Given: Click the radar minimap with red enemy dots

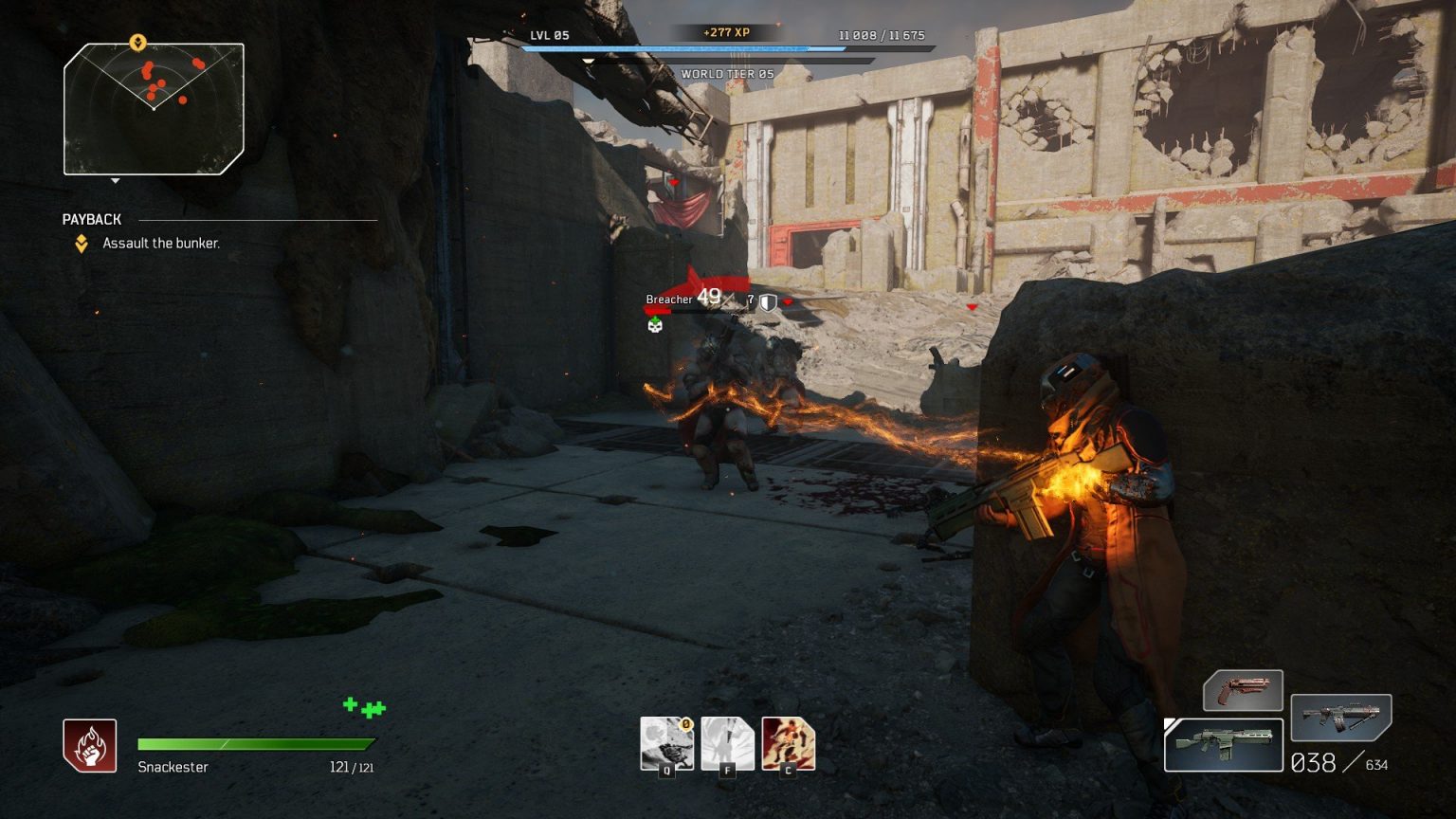Looking at the screenshot, I should tap(154, 109).
